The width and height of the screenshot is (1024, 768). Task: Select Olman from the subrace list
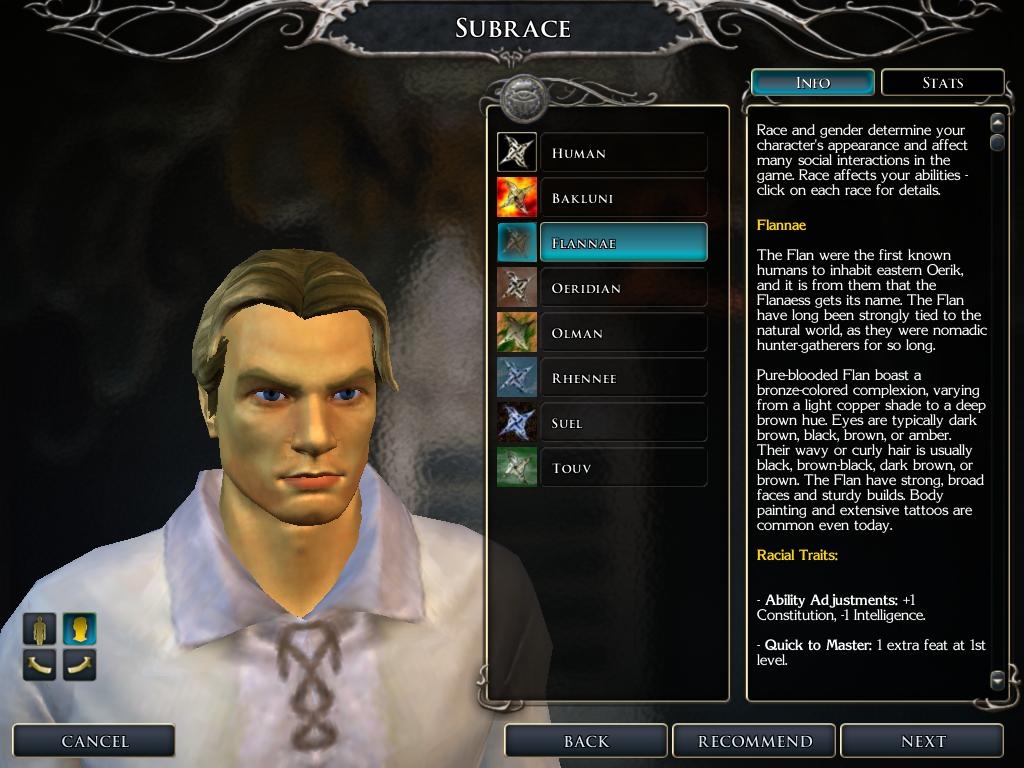click(x=623, y=333)
